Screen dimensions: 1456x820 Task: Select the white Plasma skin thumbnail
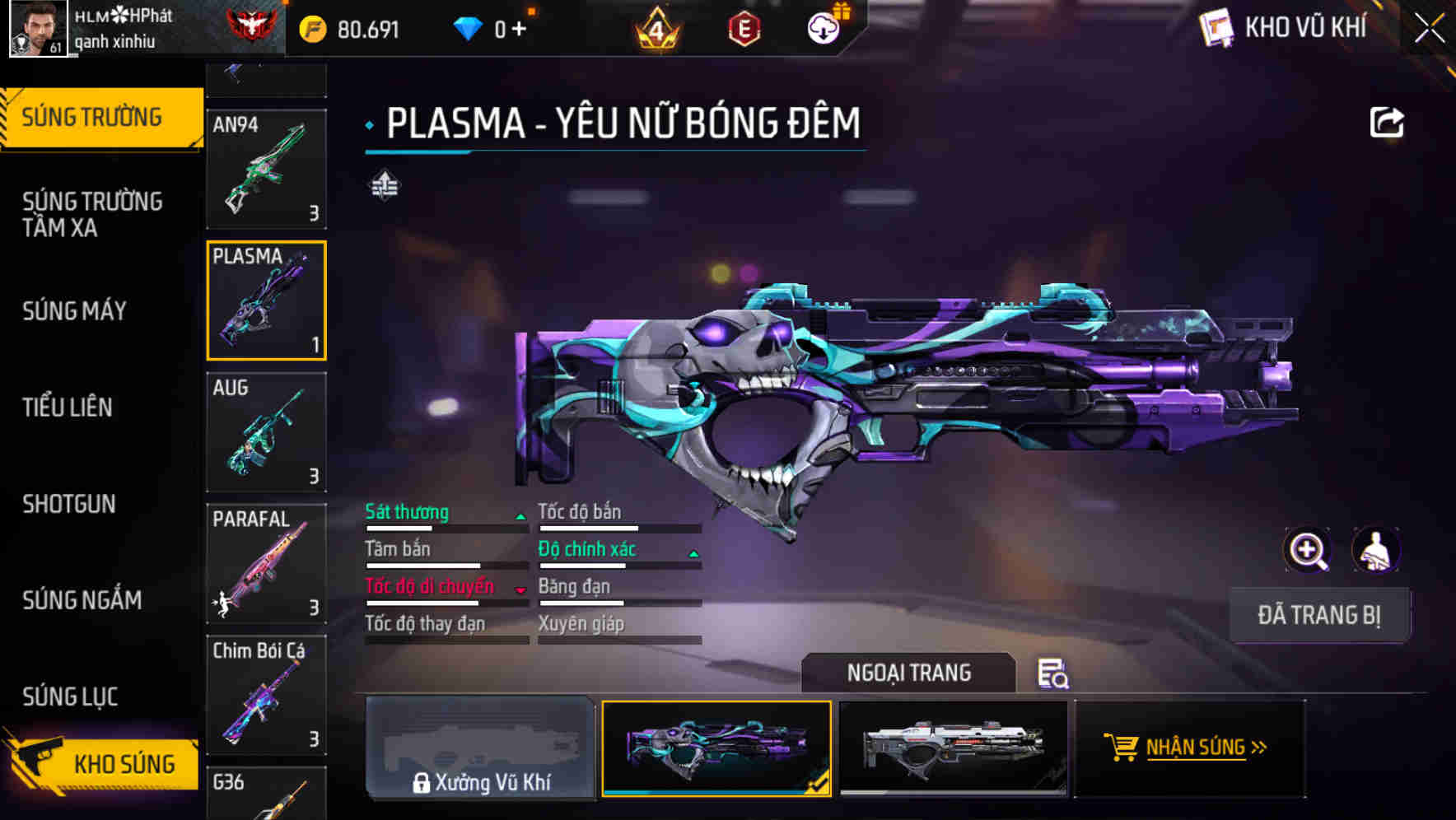pyautogui.click(x=953, y=748)
